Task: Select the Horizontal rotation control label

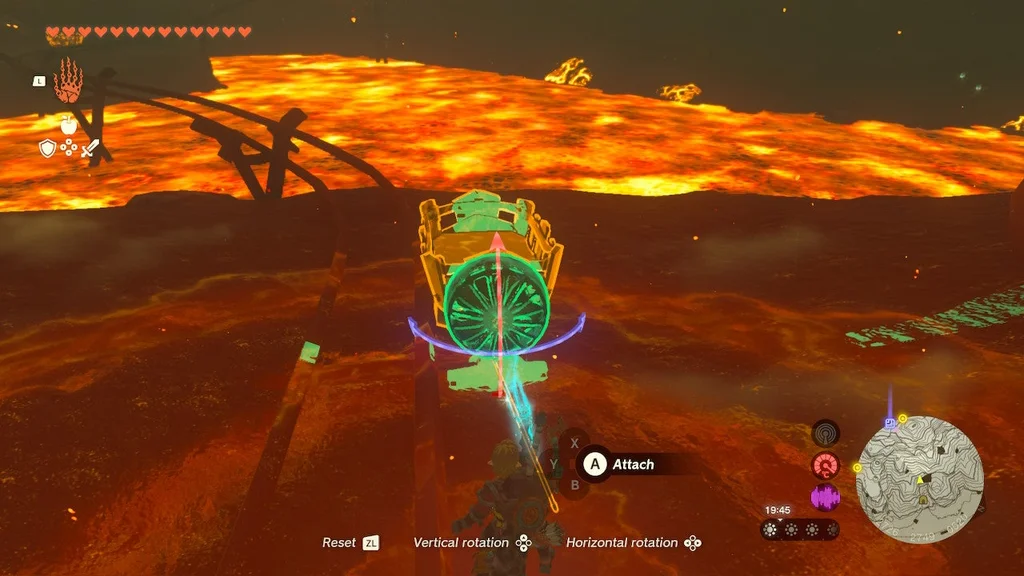Action: coord(621,543)
